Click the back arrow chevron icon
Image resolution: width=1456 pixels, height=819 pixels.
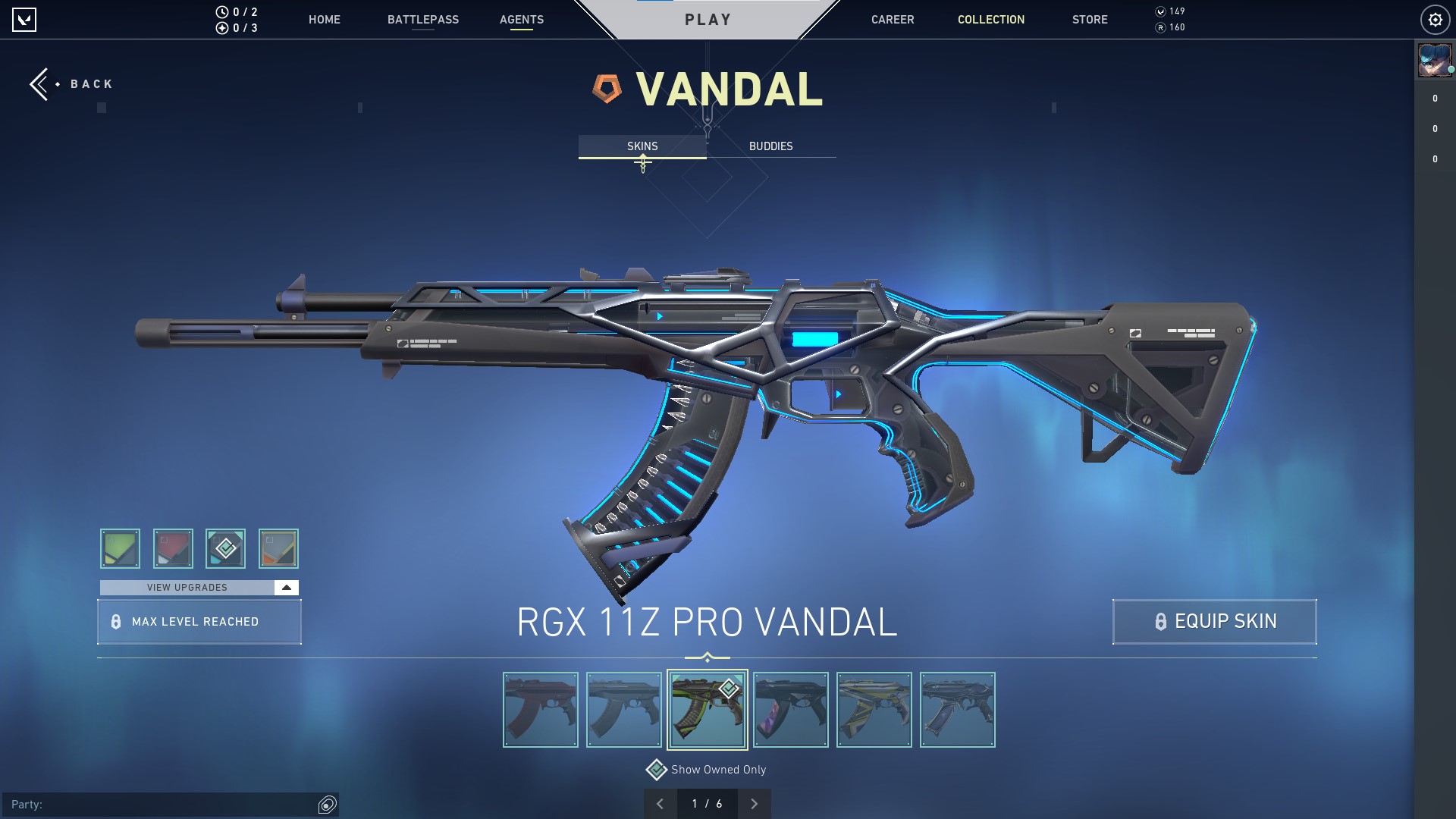(39, 83)
